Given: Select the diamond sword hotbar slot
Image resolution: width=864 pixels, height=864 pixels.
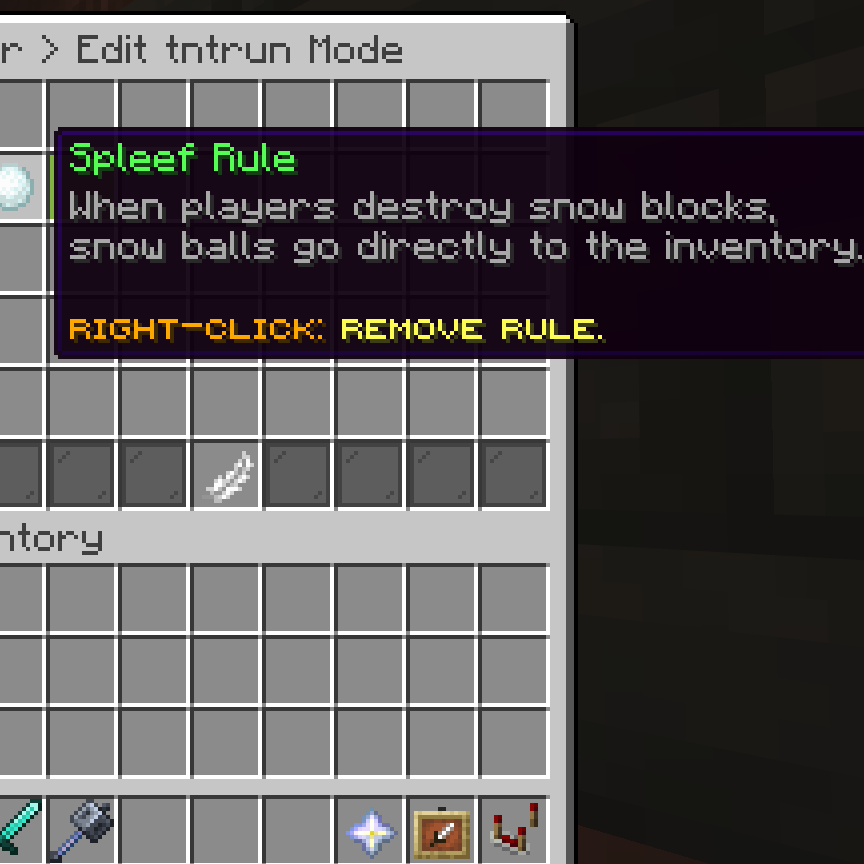Looking at the screenshot, I should tap(16, 828).
